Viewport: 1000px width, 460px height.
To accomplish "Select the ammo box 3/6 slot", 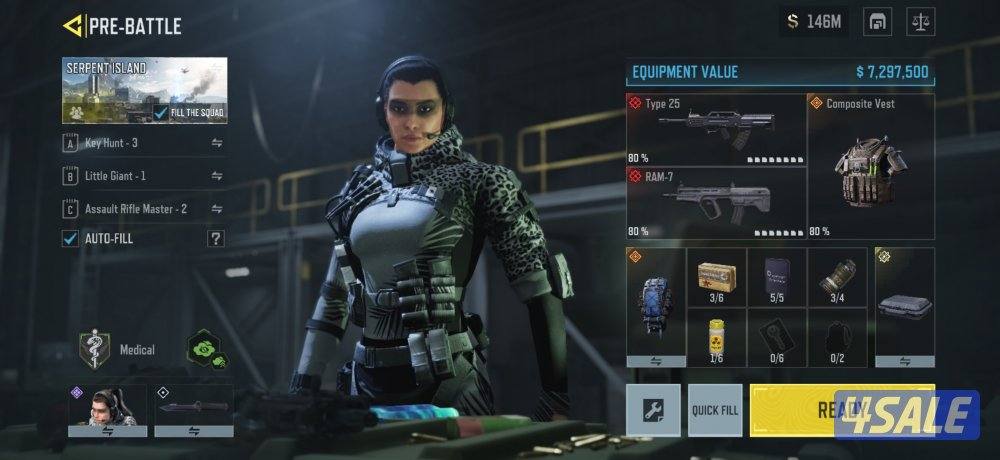I will pyautogui.click(x=716, y=277).
